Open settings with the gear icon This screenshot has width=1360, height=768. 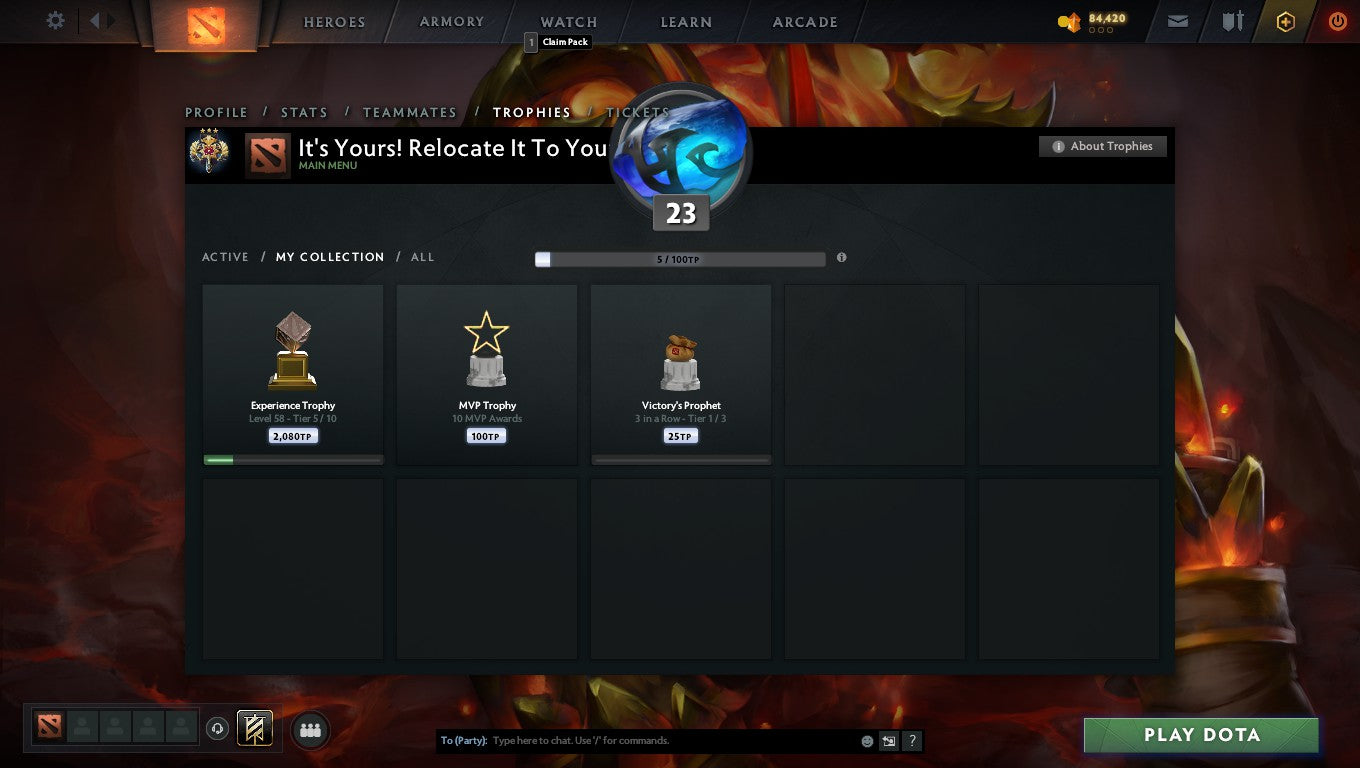point(55,20)
